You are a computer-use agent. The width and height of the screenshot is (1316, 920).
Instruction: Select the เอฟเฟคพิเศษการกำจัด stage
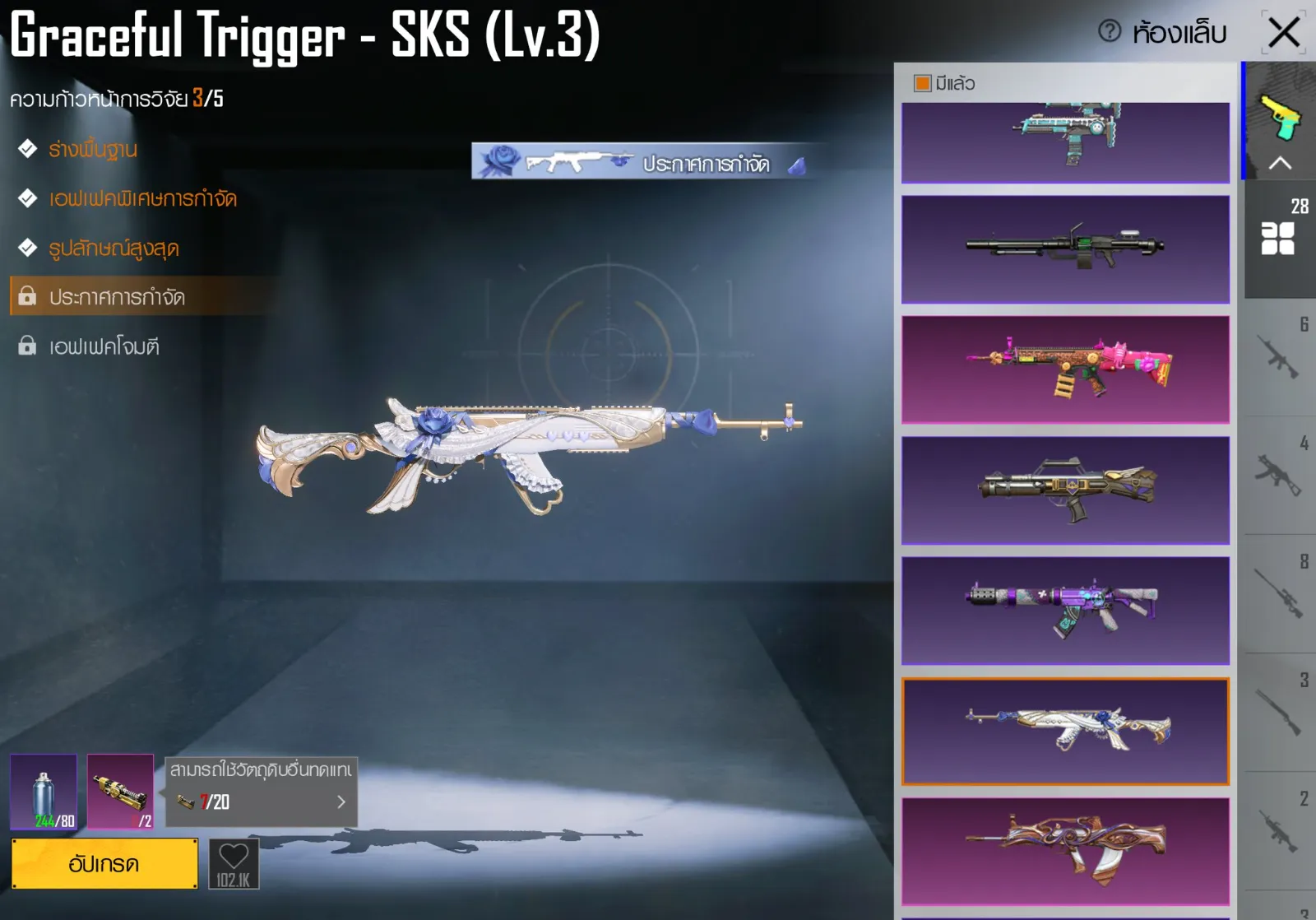point(142,199)
